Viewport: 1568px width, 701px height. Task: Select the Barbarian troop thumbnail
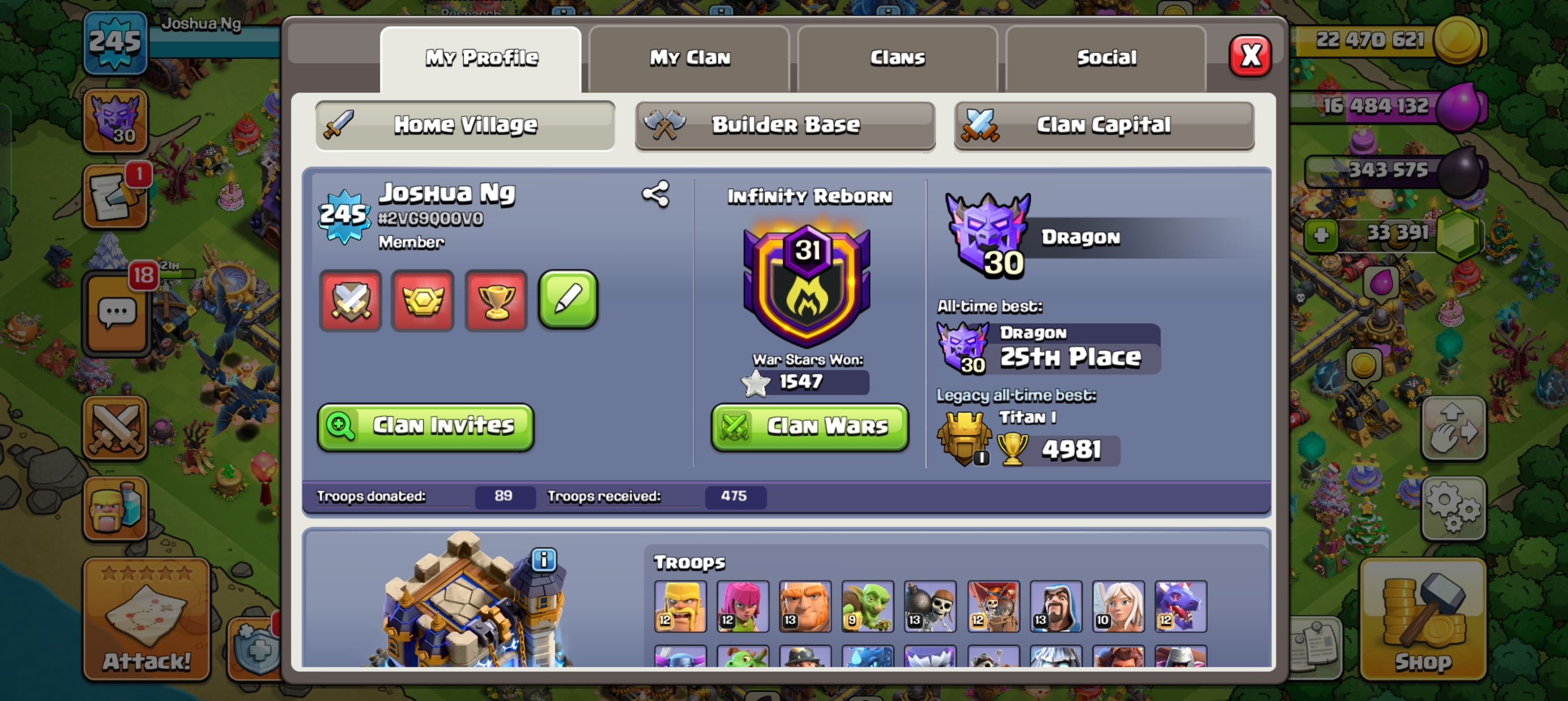(x=680, y=605)
